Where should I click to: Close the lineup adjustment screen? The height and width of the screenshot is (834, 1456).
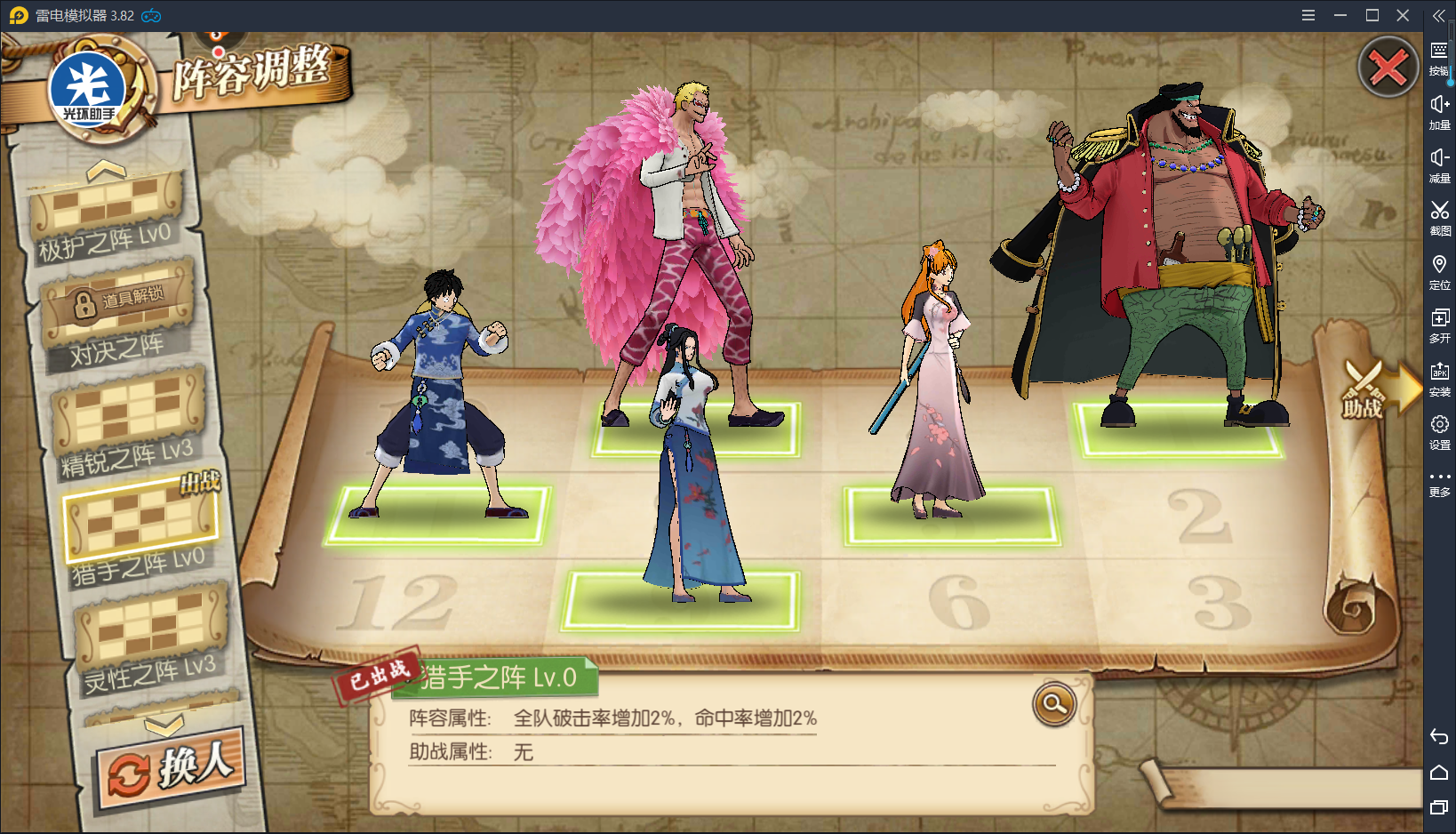click(x=1388, y=68)
